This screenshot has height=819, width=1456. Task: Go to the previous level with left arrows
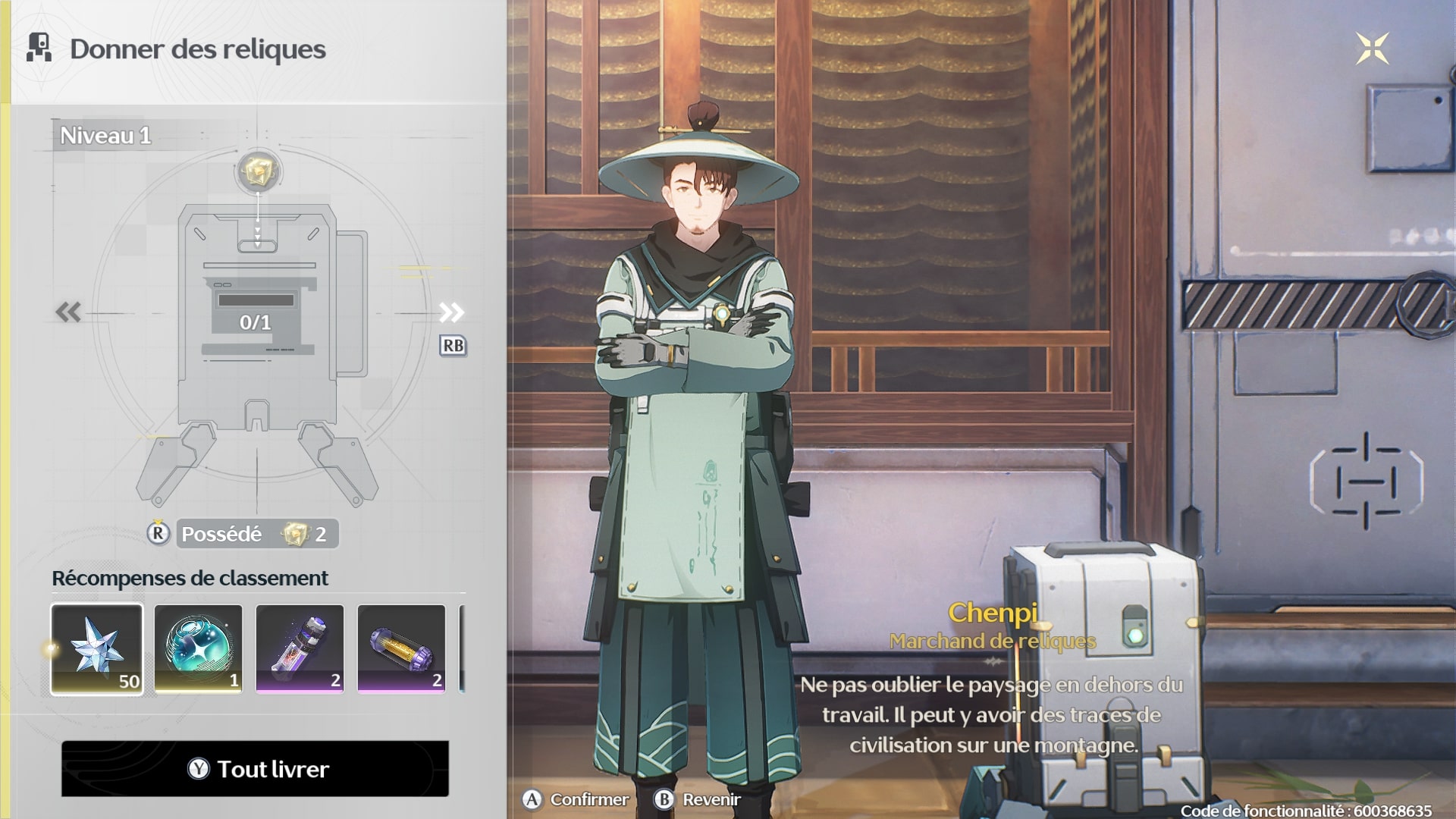pos(68,312)
